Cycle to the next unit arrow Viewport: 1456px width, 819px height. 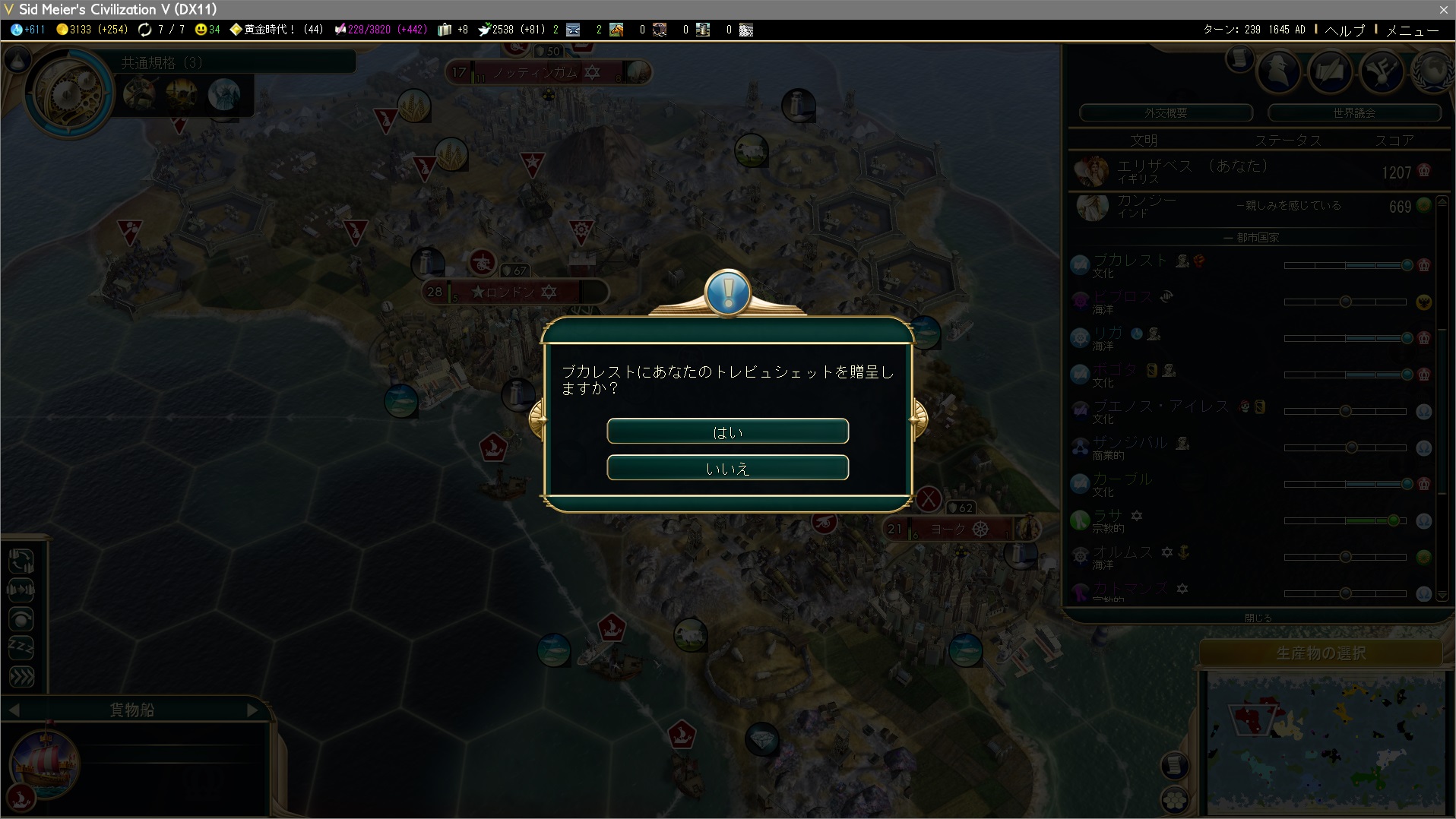(253, 710)
